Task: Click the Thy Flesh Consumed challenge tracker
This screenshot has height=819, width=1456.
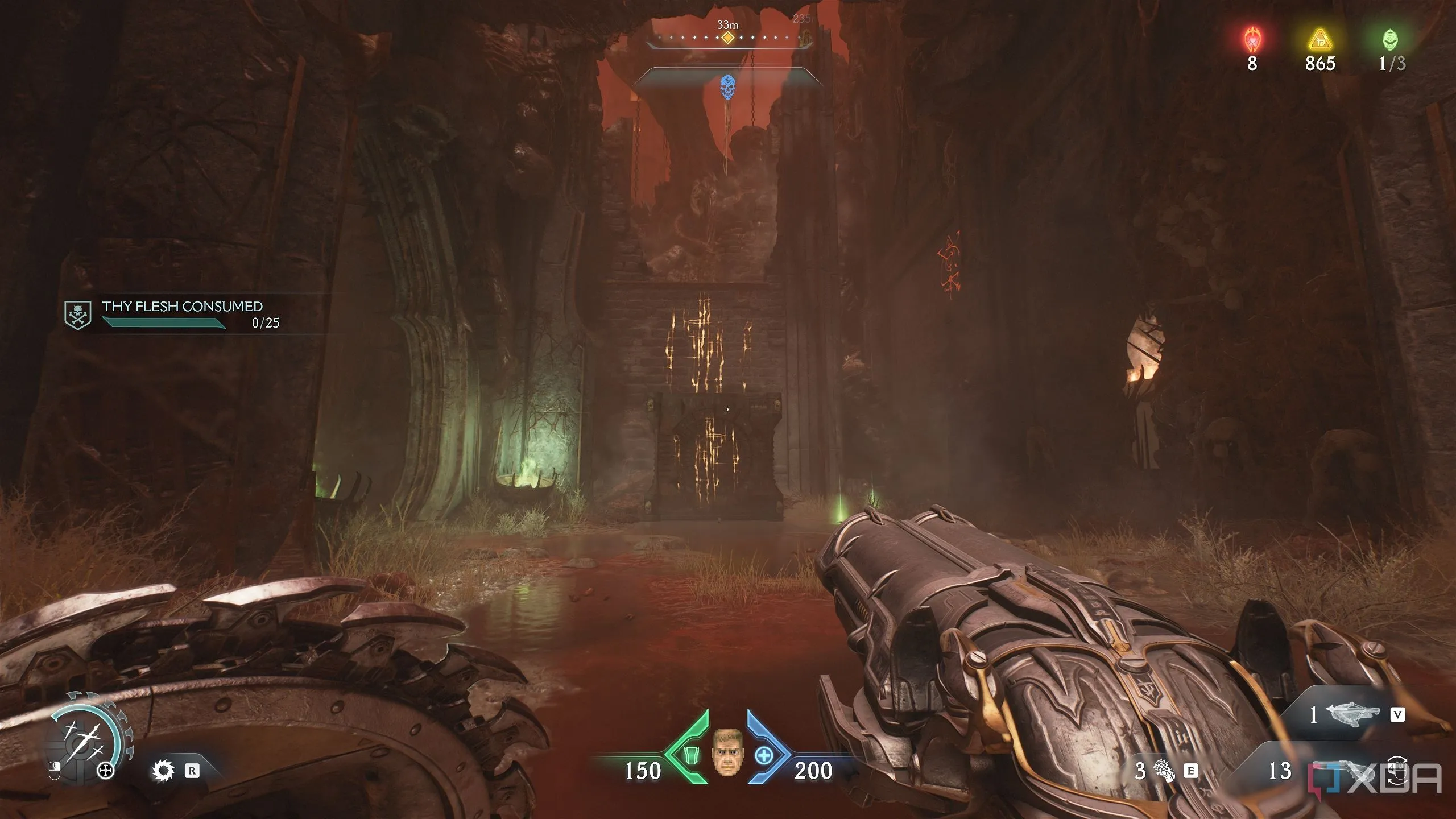Action: (182, 315)
